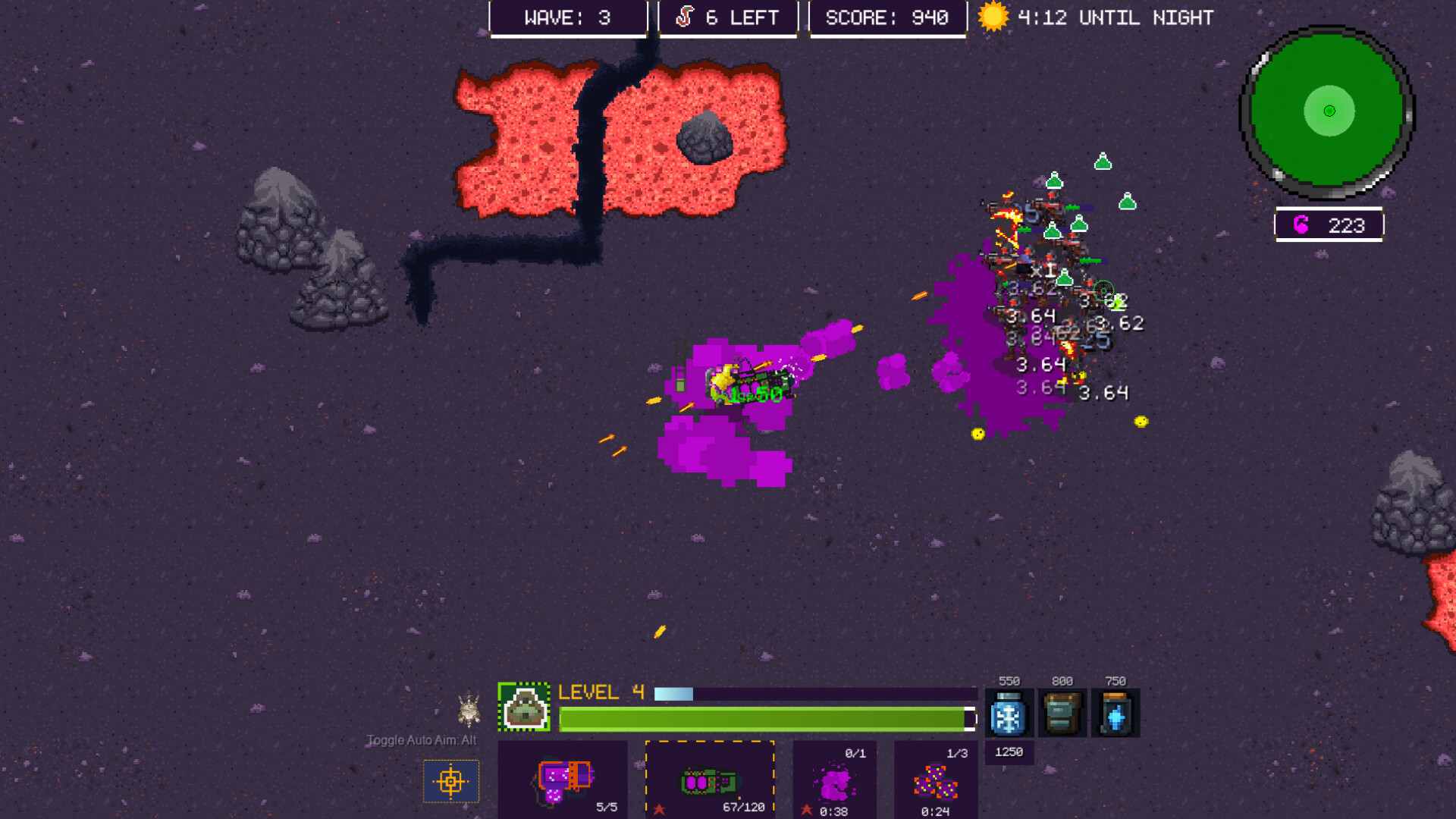The width and height of the screenshot is (1456, 819).
Task: Expand the SCORE: 940 panel
Action: tap(887, 17)
